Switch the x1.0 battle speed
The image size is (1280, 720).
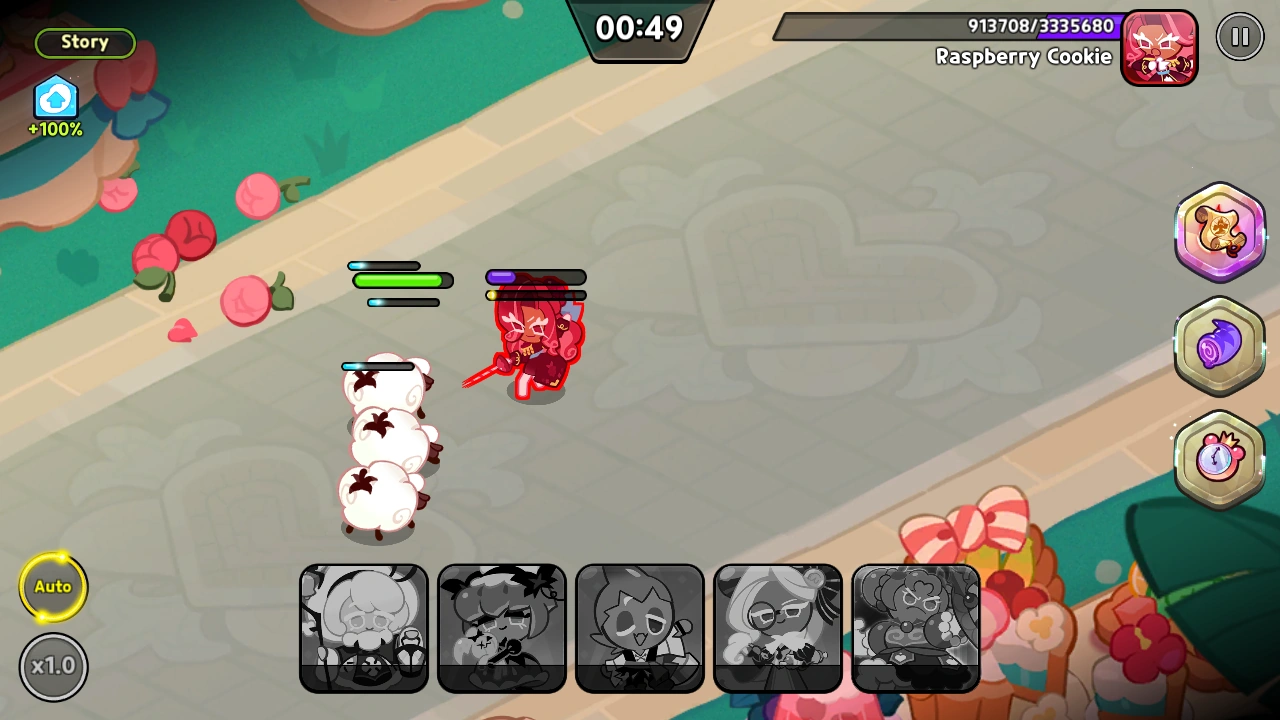click(53, 666)
